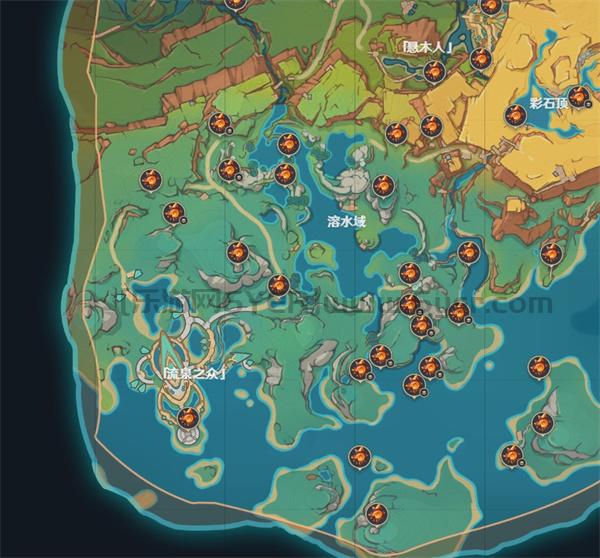Click the marker right of the 彩石顶 label
Image resolution: width=600 pixels, height=558 pixels.
(x=578, y=97)
